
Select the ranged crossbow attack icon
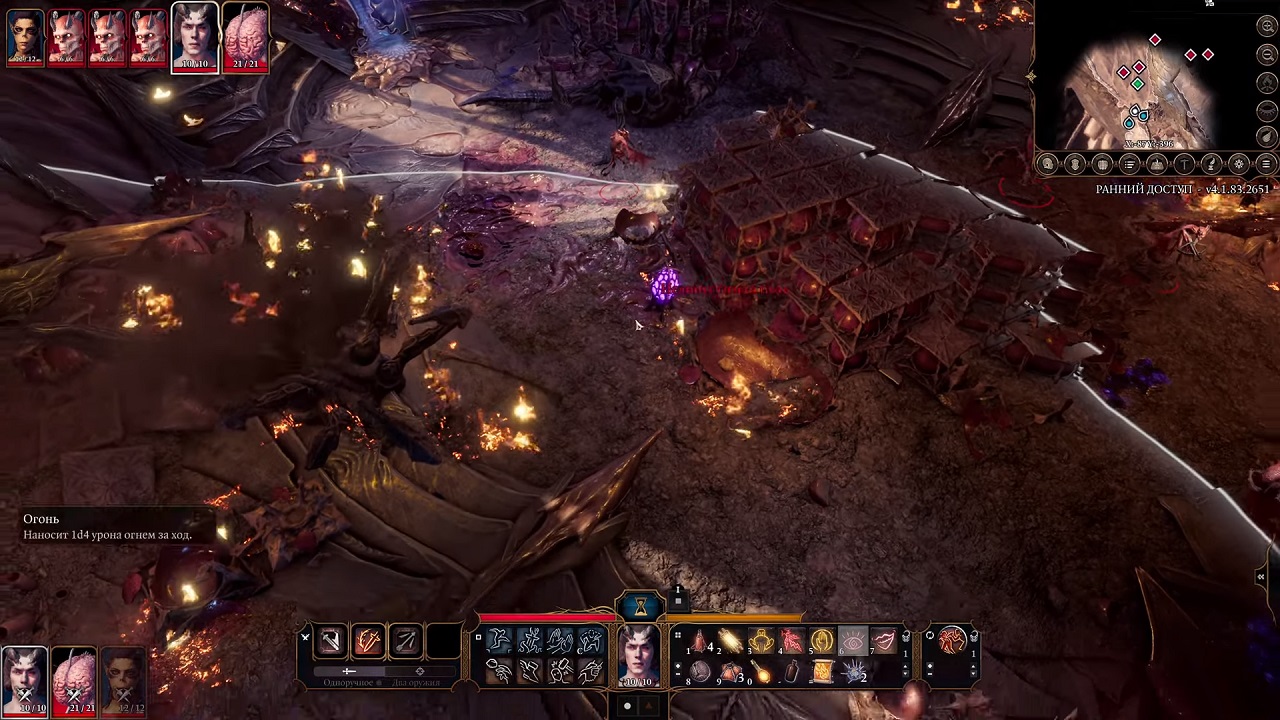[406, 641]
